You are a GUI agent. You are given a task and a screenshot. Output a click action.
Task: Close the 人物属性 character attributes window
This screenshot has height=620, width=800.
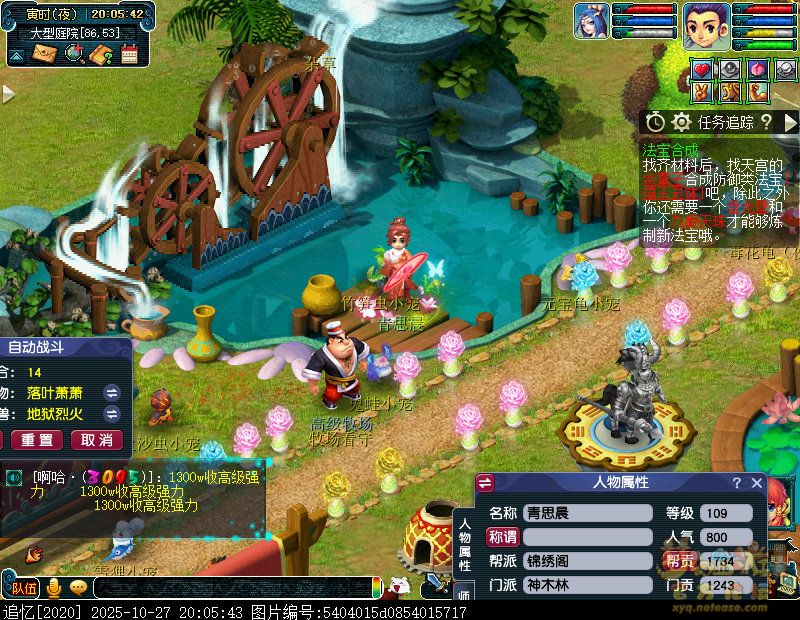pyautogui.click(x=757, y=484)
